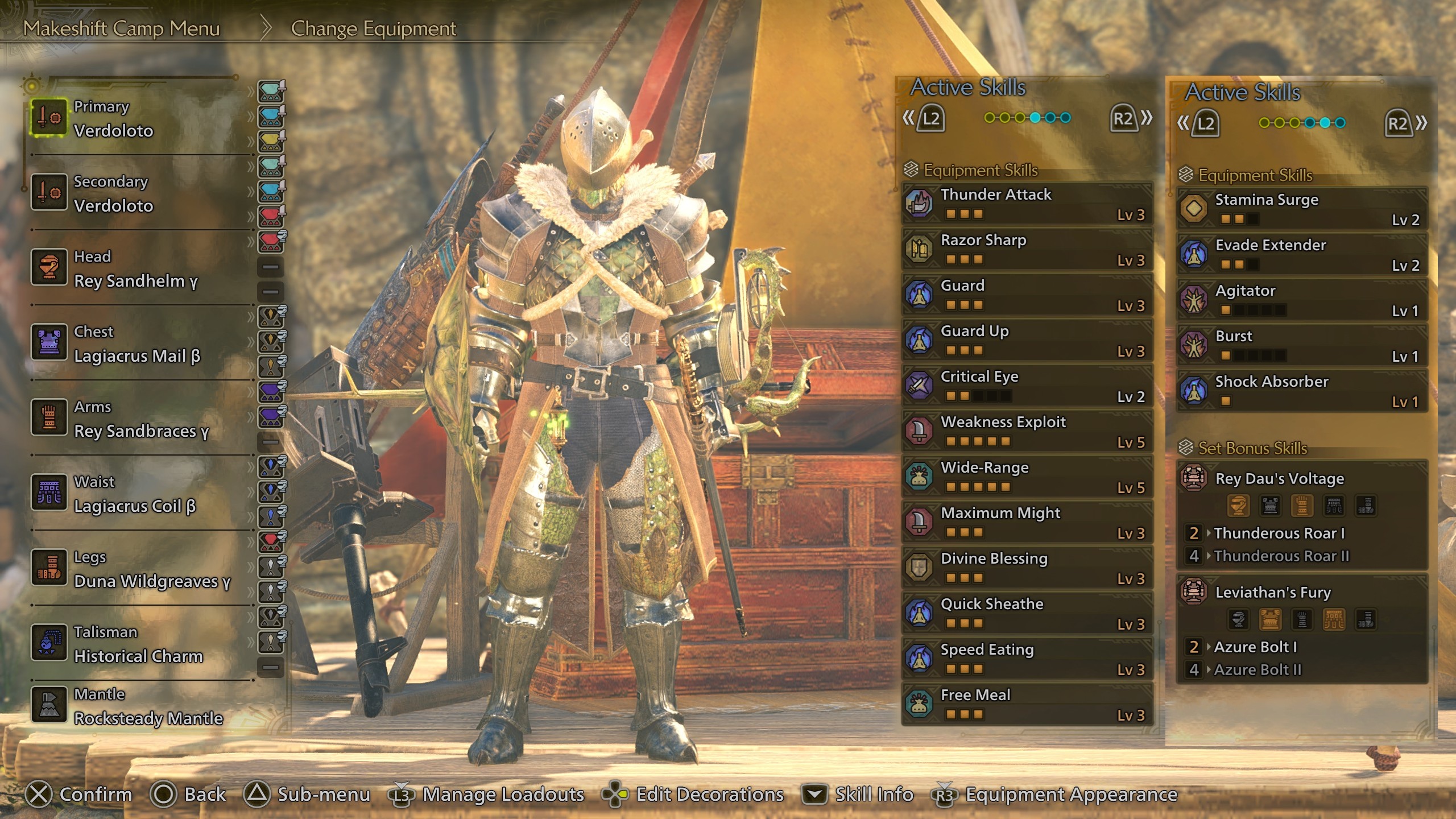The image size is (1456, 819).
Task: Open the Chest slot Lagiacrus Mail β
Action: click(x=136, y=344)
